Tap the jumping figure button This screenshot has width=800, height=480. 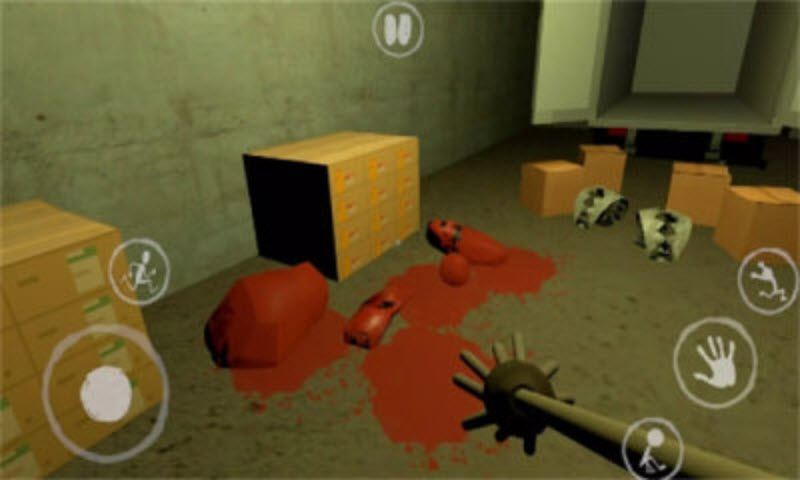[767, 280]
